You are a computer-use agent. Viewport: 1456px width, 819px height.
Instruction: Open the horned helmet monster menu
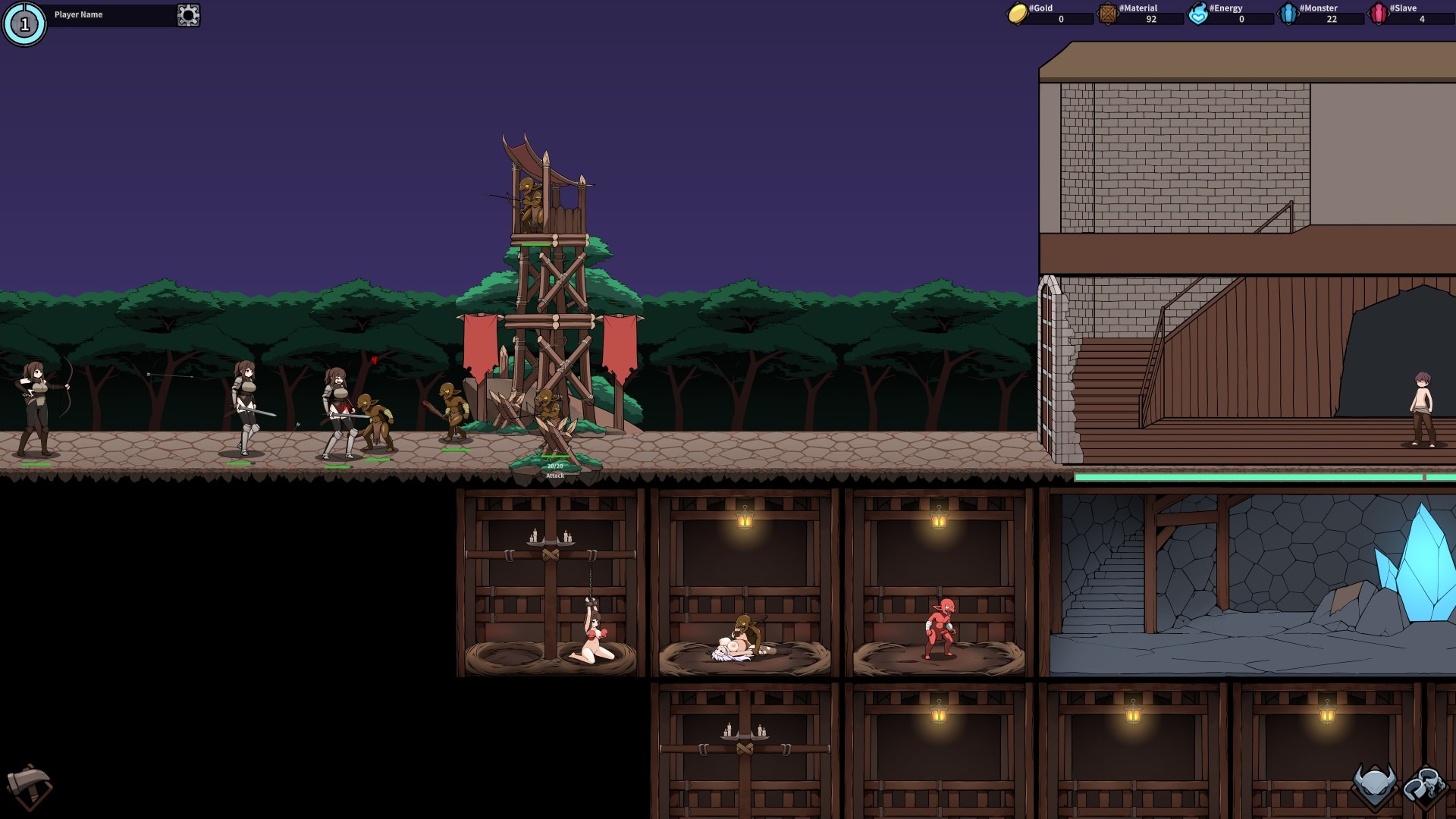(1374, 786)
